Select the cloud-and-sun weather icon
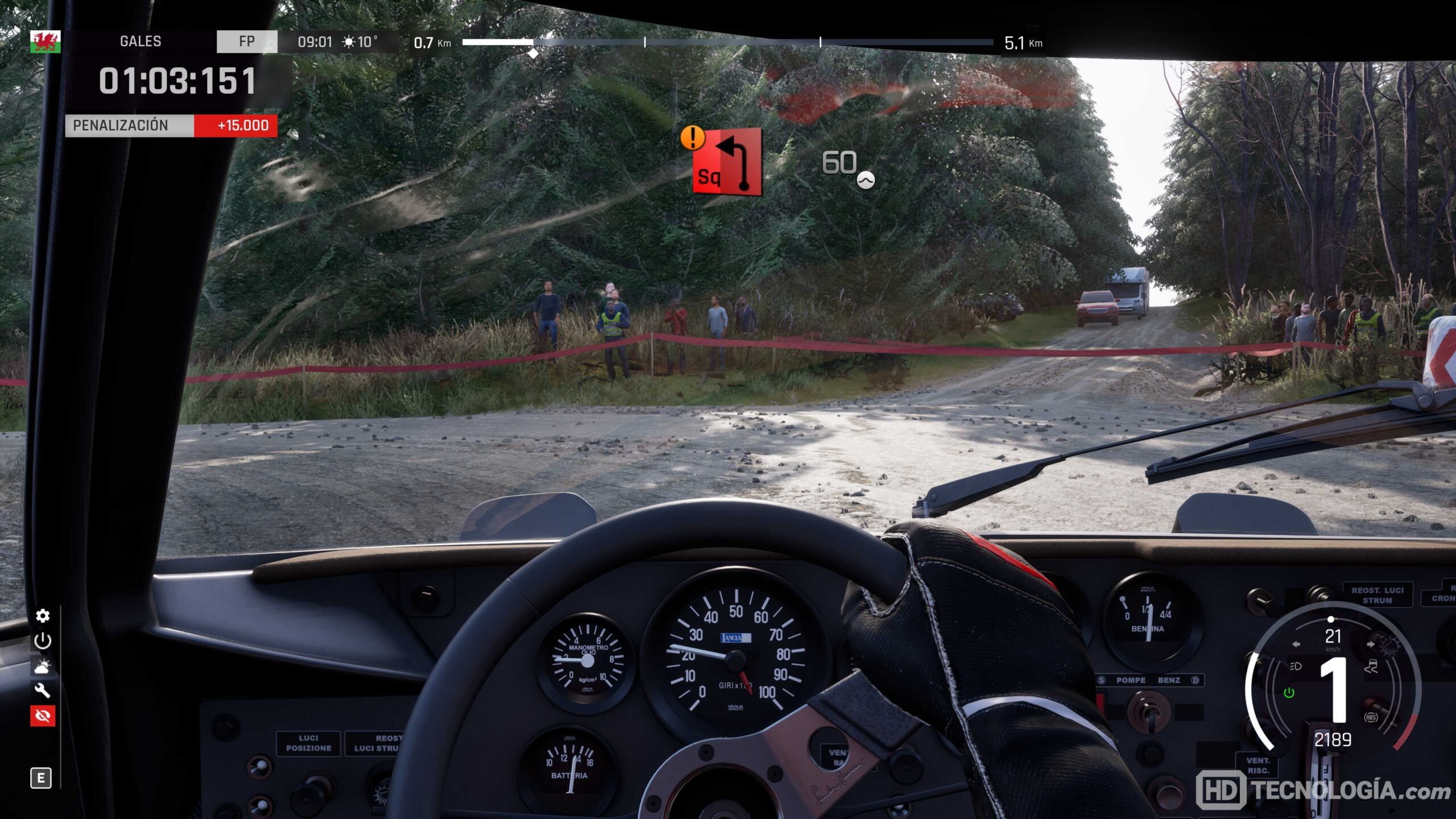The height and width of the screenshot is (819, 1456). coord(43,666)
